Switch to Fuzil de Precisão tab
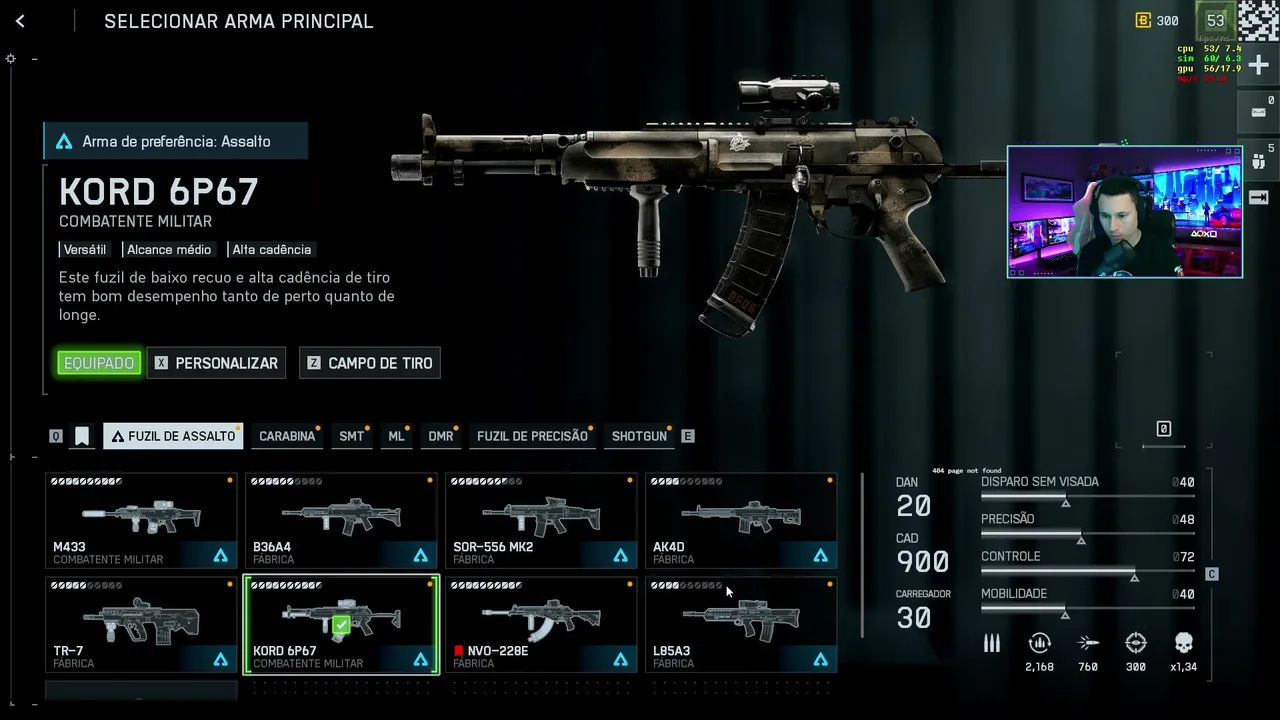 coord(532,436)
